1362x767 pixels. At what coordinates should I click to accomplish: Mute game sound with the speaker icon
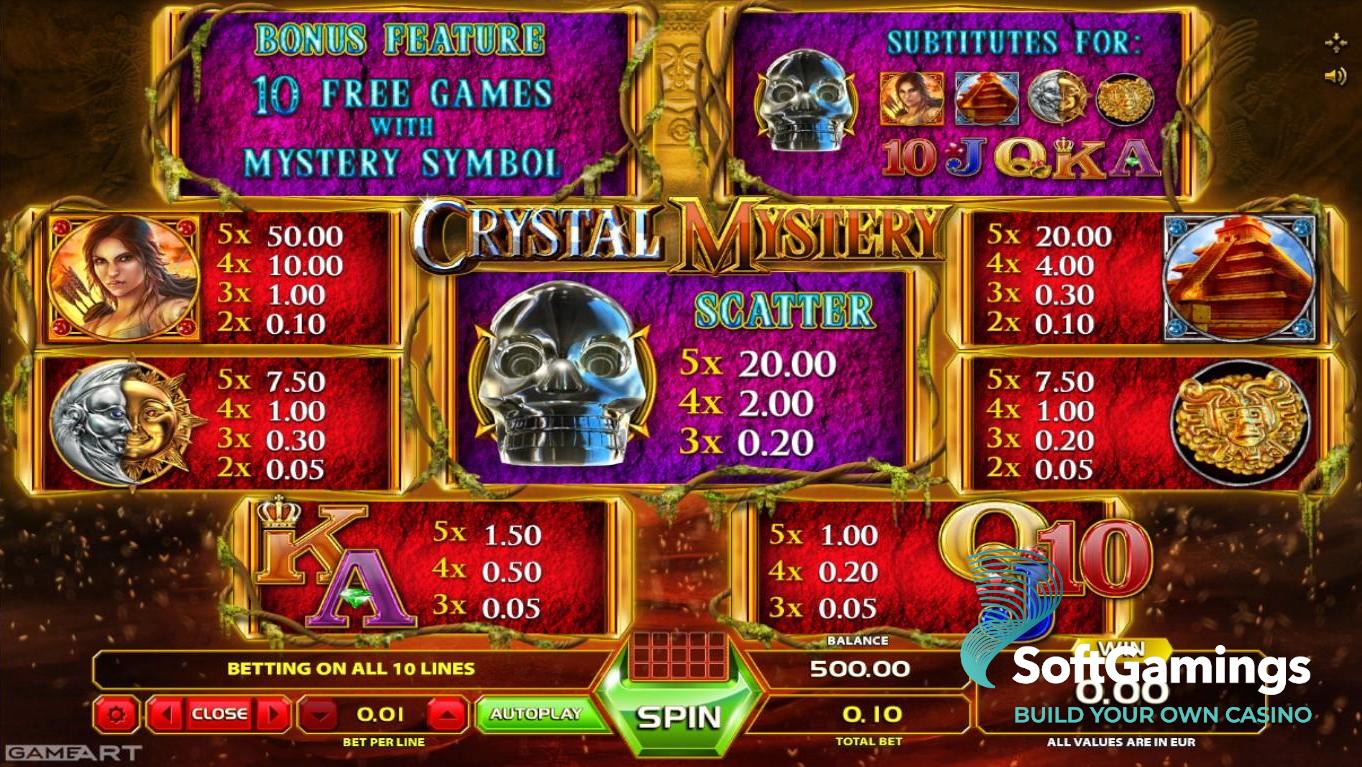coord(1336,74)
